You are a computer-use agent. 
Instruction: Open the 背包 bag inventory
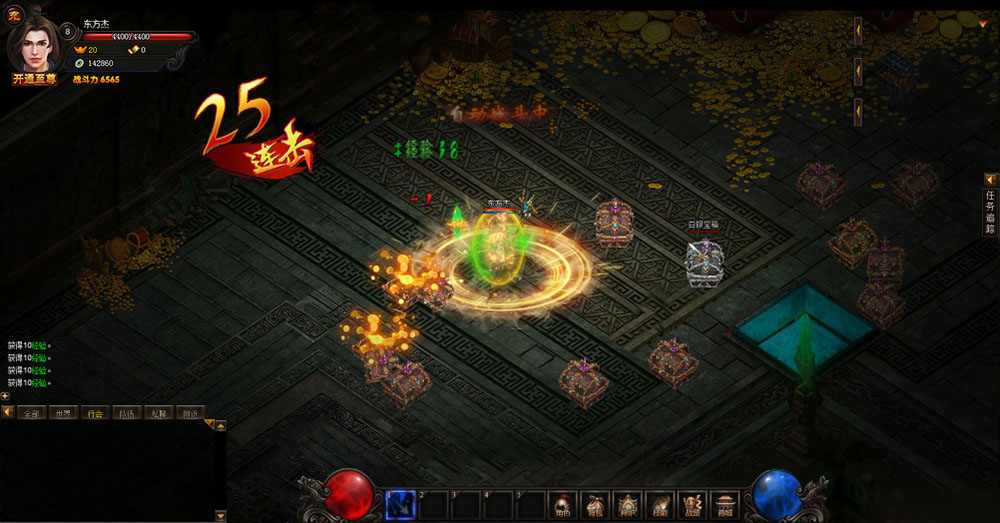point(595,504)
